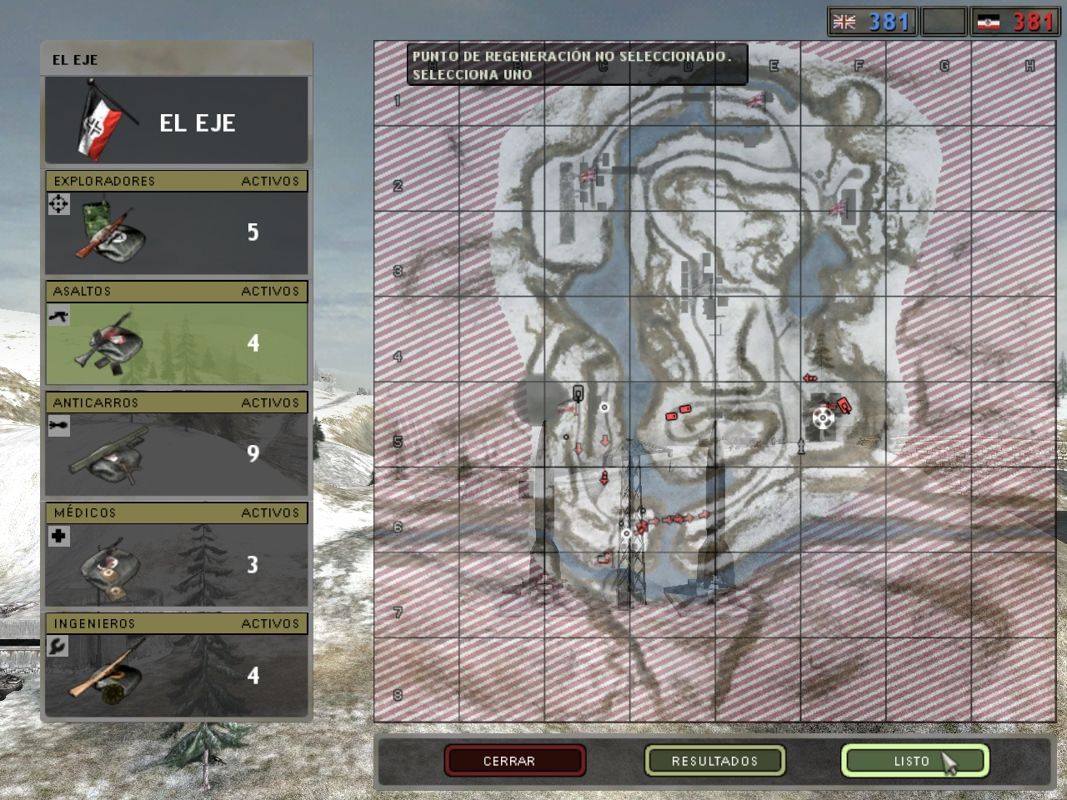
Task: Confirm with the Listo button
Action: click(x=914, y=761)
